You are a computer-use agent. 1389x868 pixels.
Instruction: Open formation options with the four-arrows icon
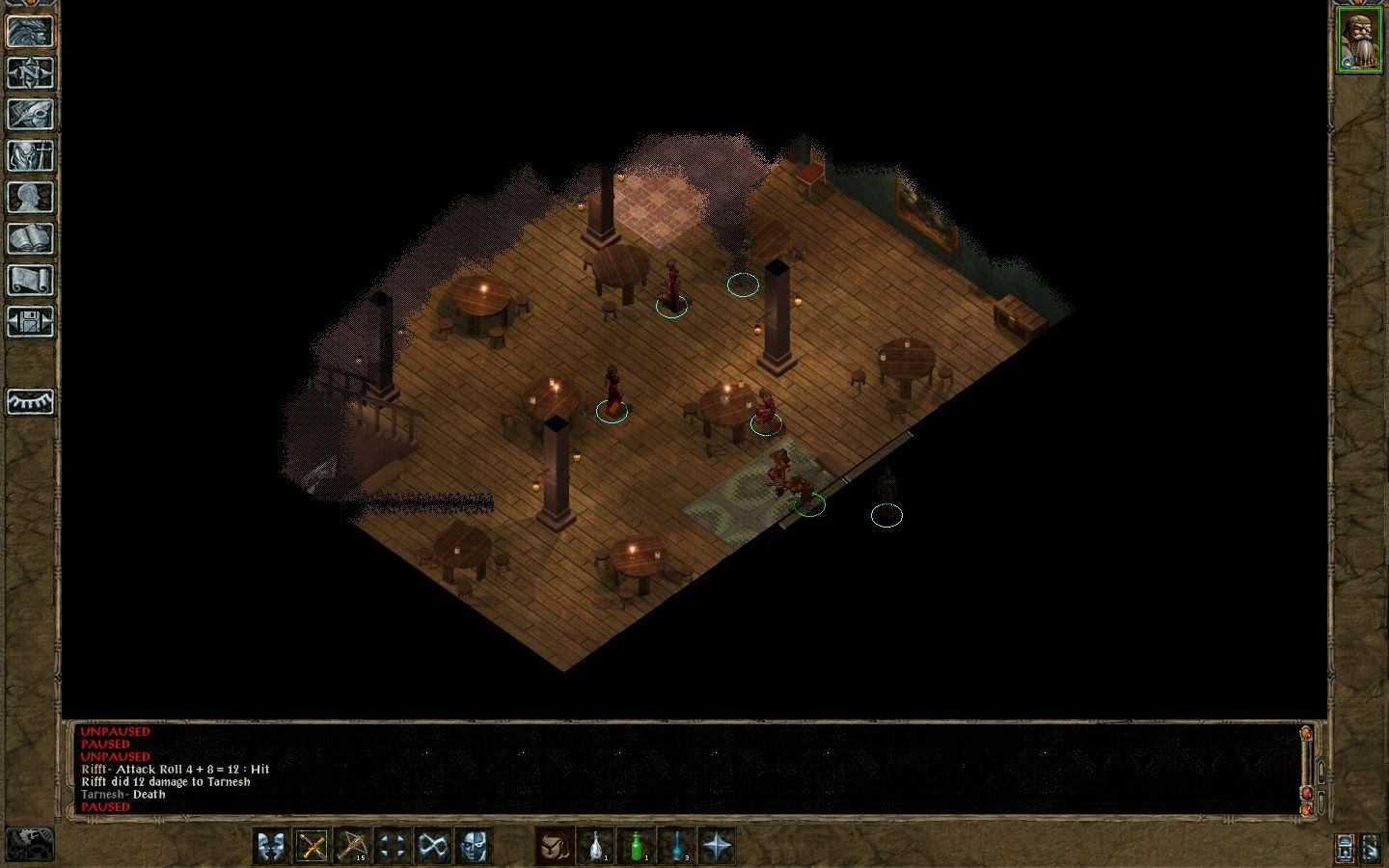pos(392,848)
